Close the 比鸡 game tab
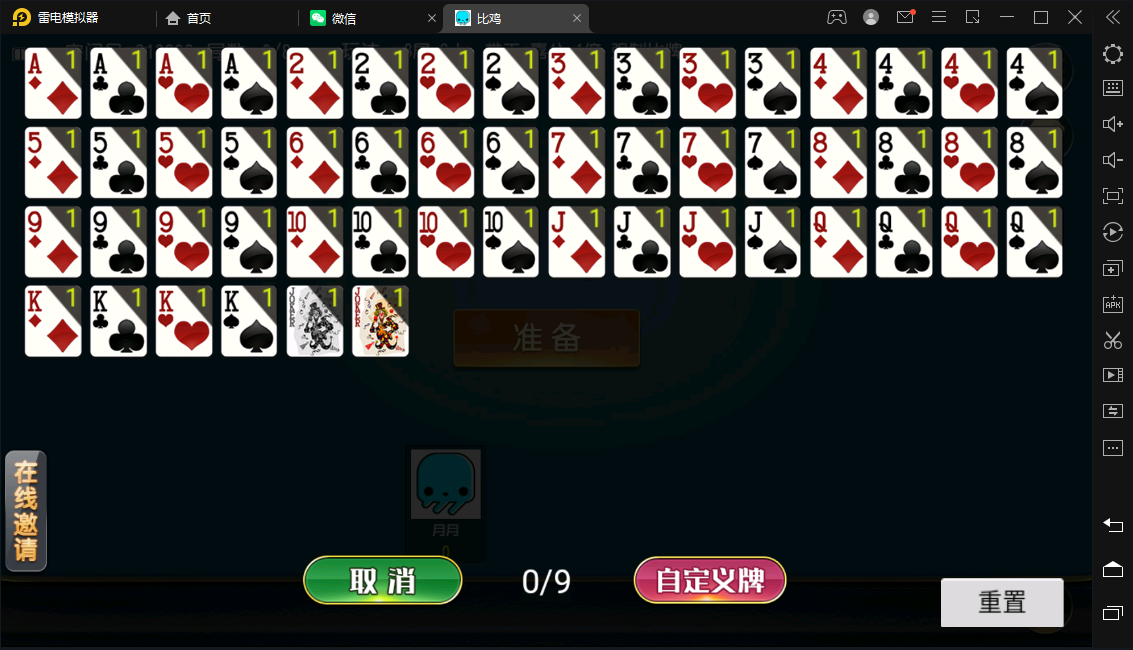The height and width of the screenshot is (650, 1133). tap(577, 18)
